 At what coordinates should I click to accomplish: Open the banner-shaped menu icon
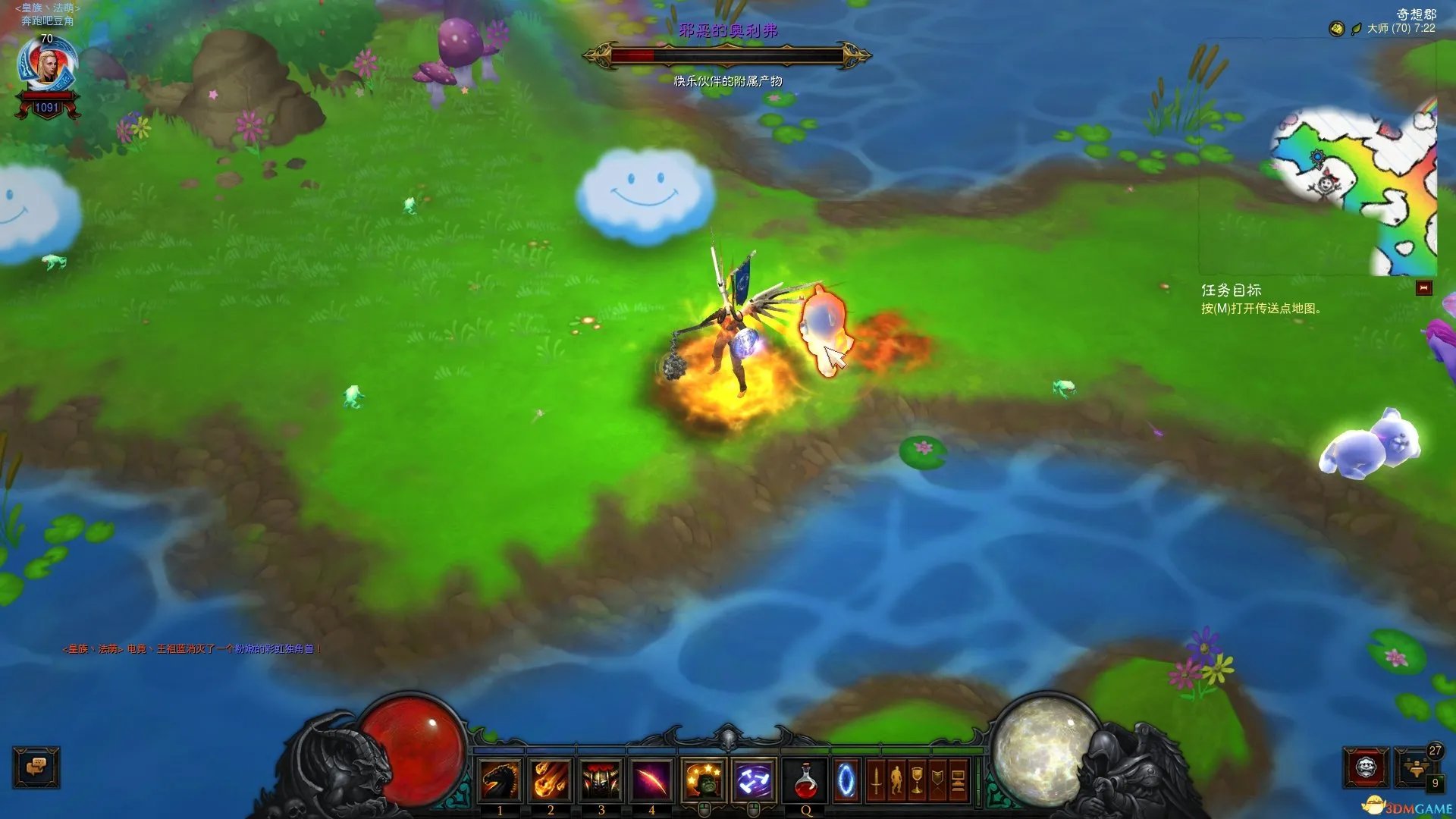[937, 780]
